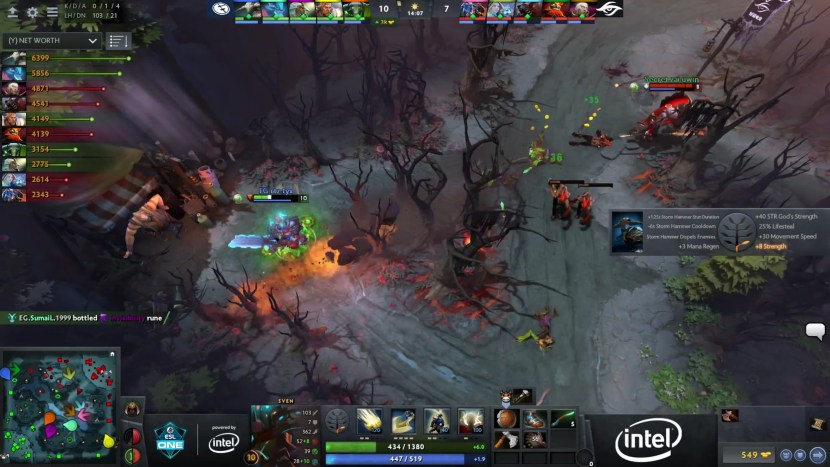Select the courier button right of the gold
The width and height of the screenshot is (830, 467).
coord(793,455)
